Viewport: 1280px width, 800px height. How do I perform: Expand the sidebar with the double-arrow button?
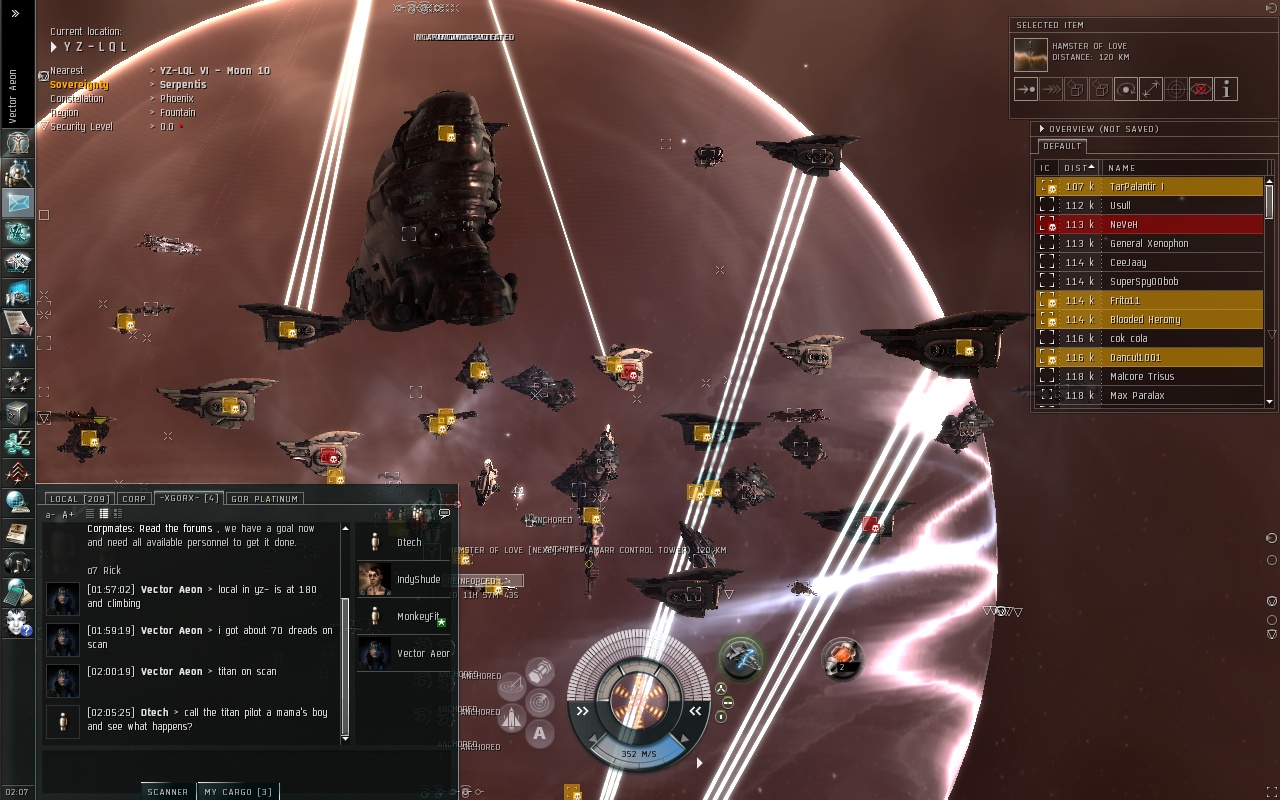[x=15, y=14]
